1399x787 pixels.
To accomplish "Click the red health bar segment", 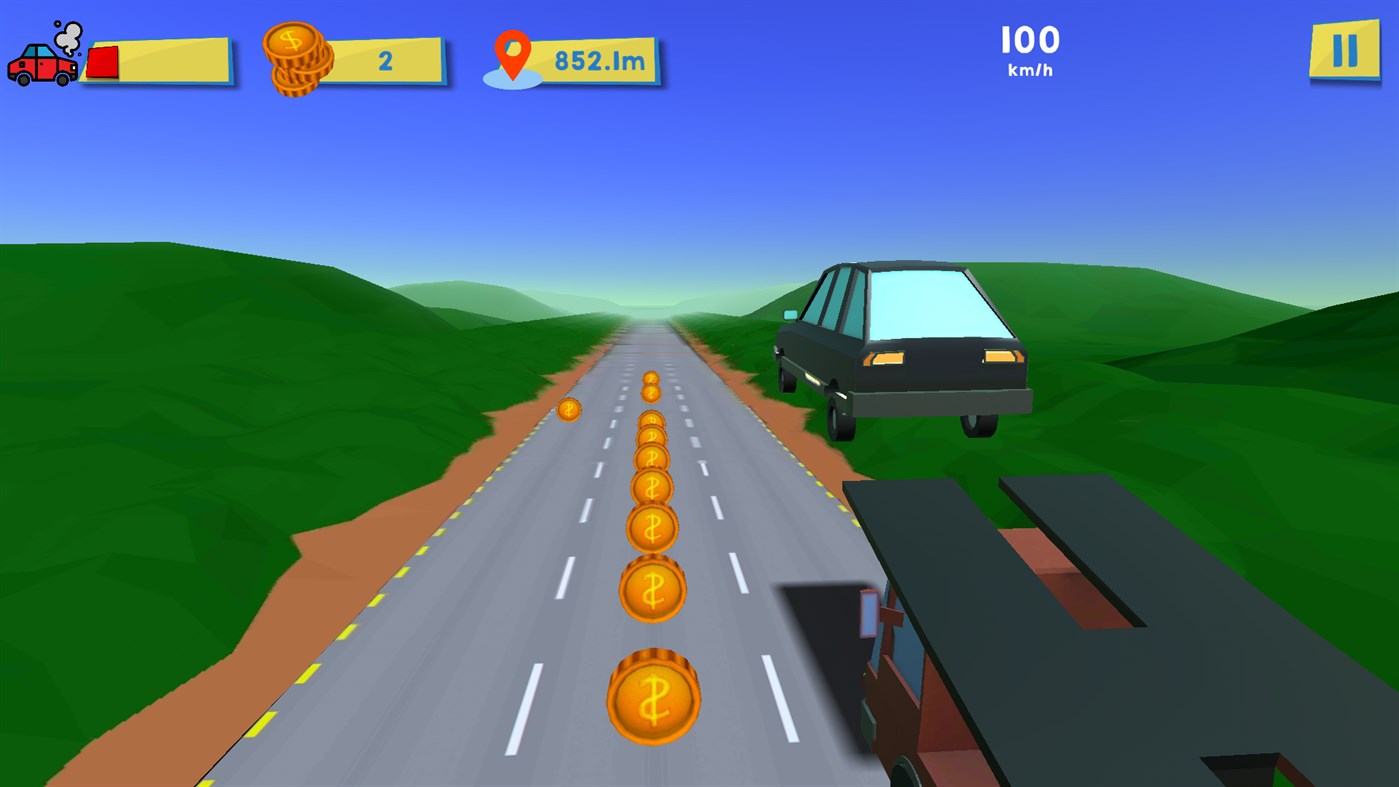I will click(x=100, y=62).
